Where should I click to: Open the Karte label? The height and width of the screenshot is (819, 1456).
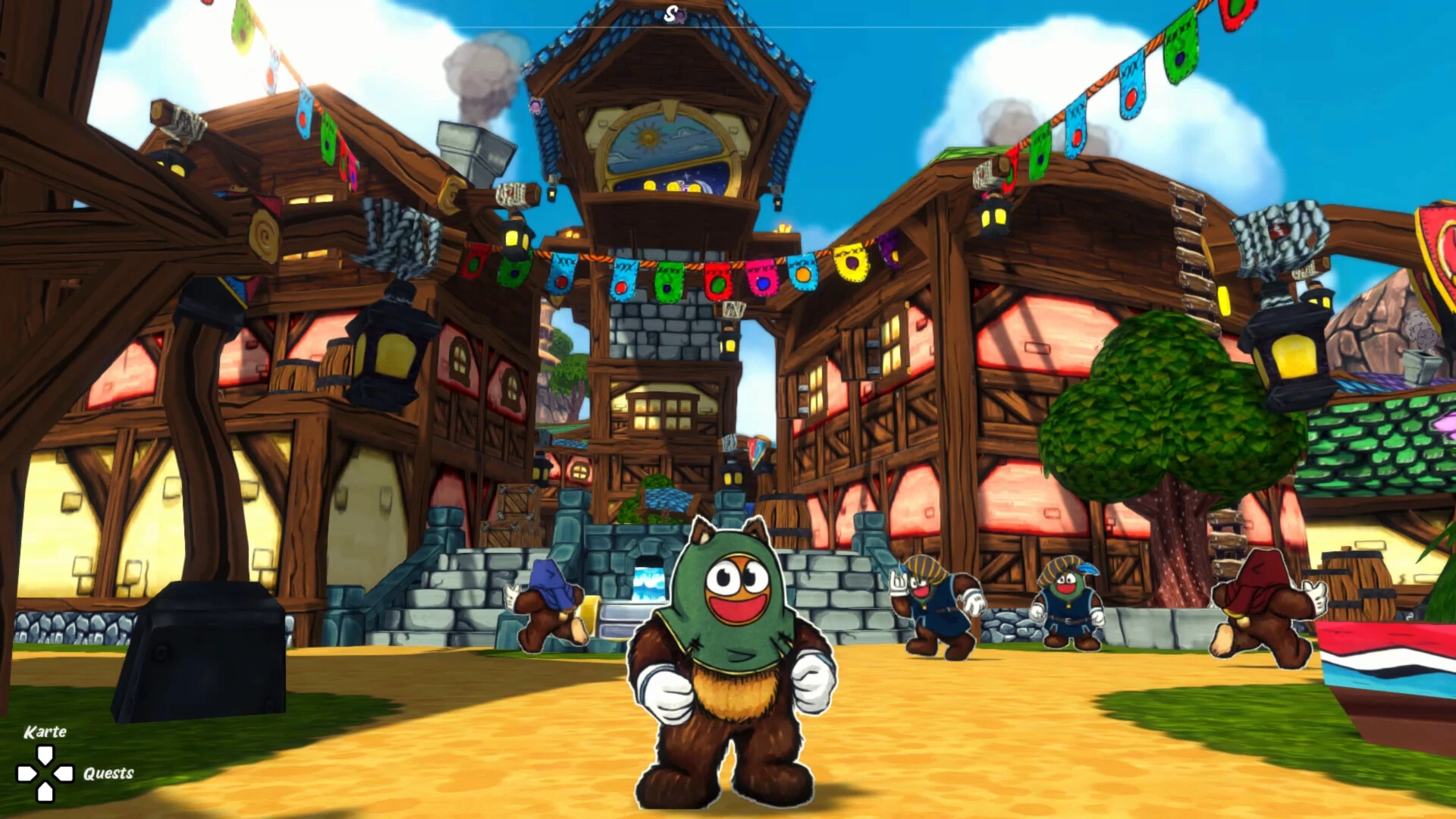[x=45, y=732]
